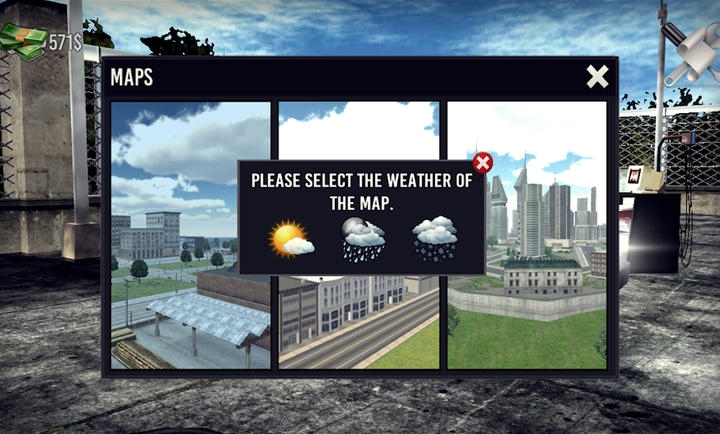
Task: Select the rainy weather option
Action: coord(363,240)
